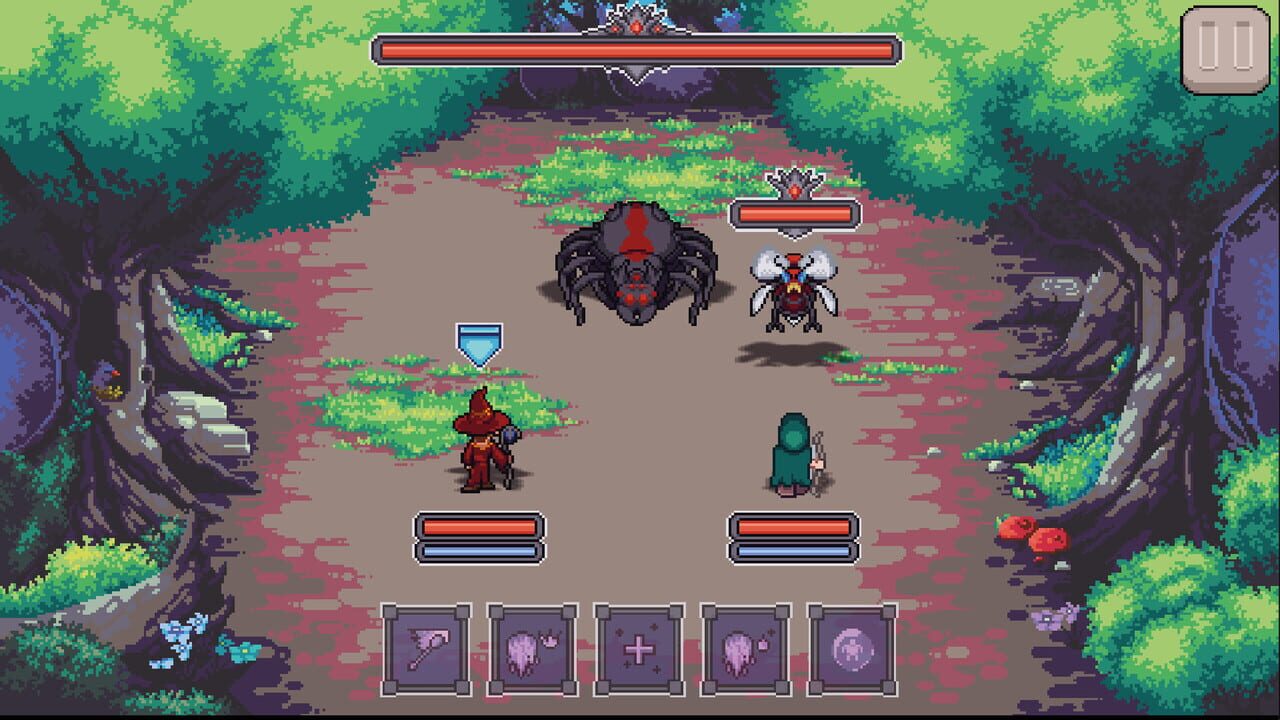Use the ghost potion ability

coord(743,649)
